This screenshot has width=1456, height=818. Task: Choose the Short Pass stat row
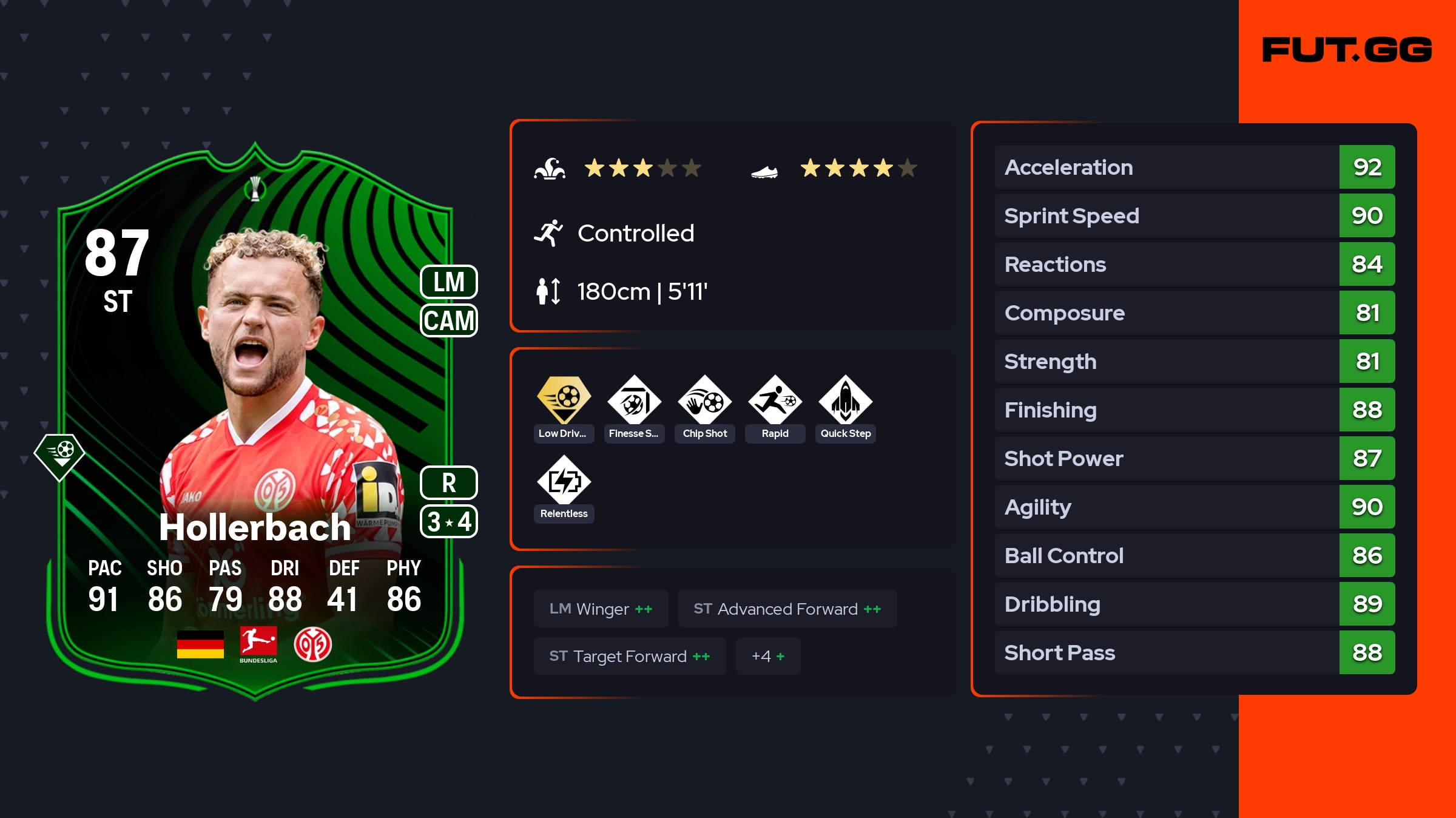1195,652
